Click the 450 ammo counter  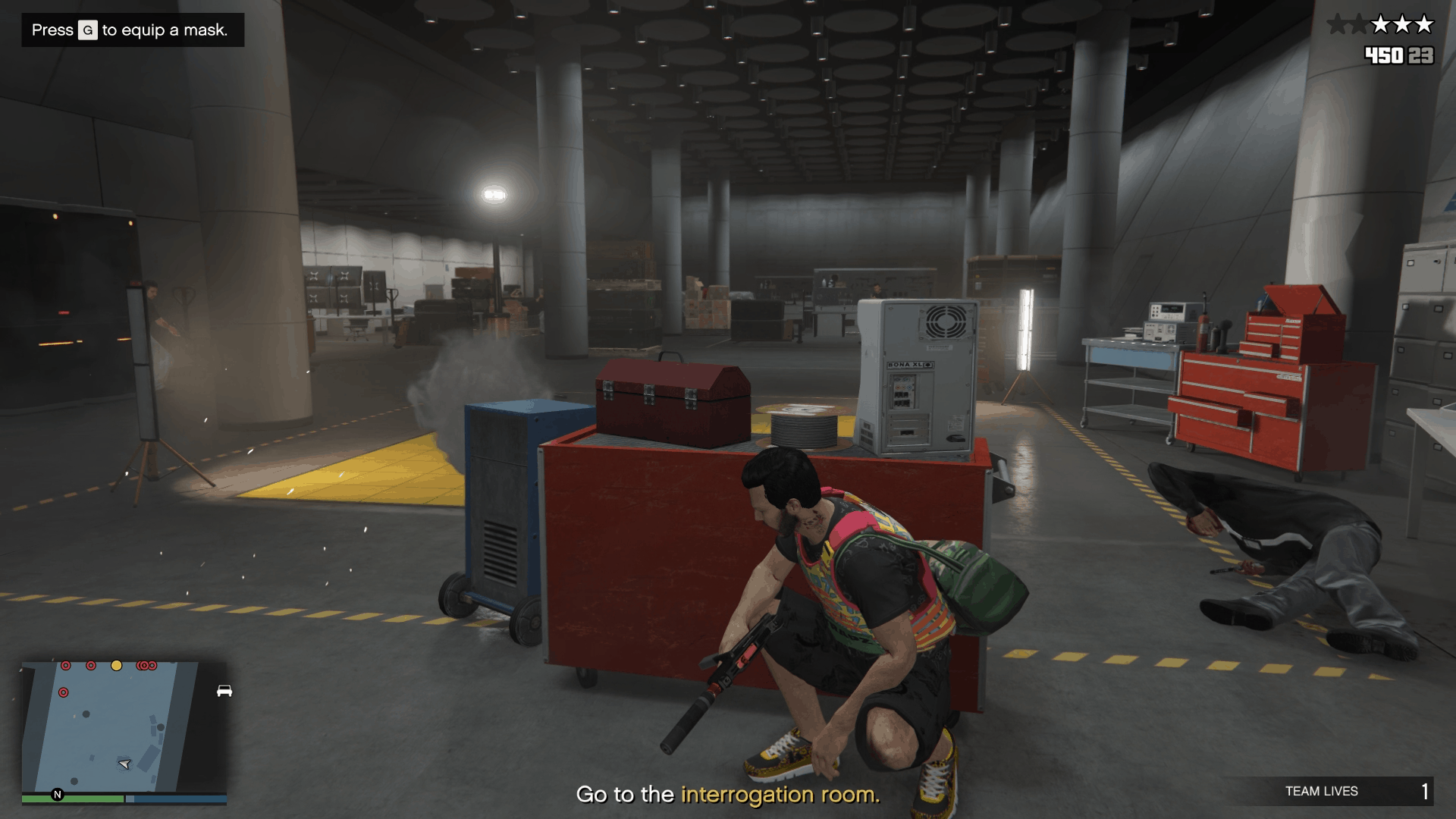click(1383, 56)
